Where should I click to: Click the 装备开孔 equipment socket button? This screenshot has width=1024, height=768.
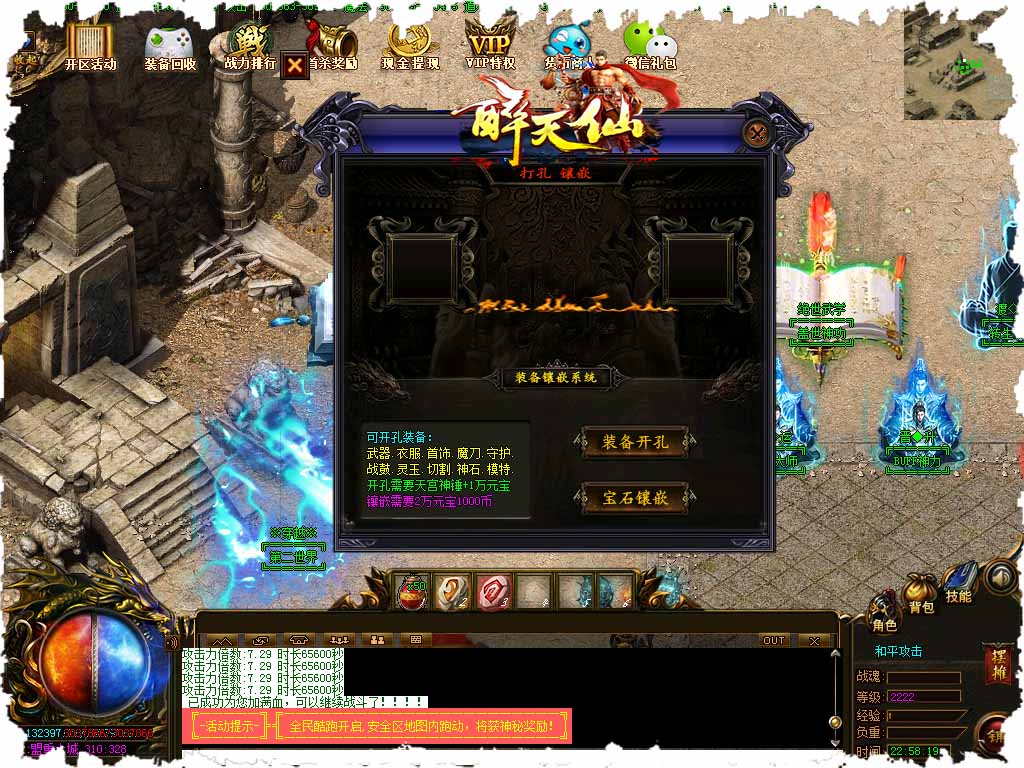coord(635,442)
